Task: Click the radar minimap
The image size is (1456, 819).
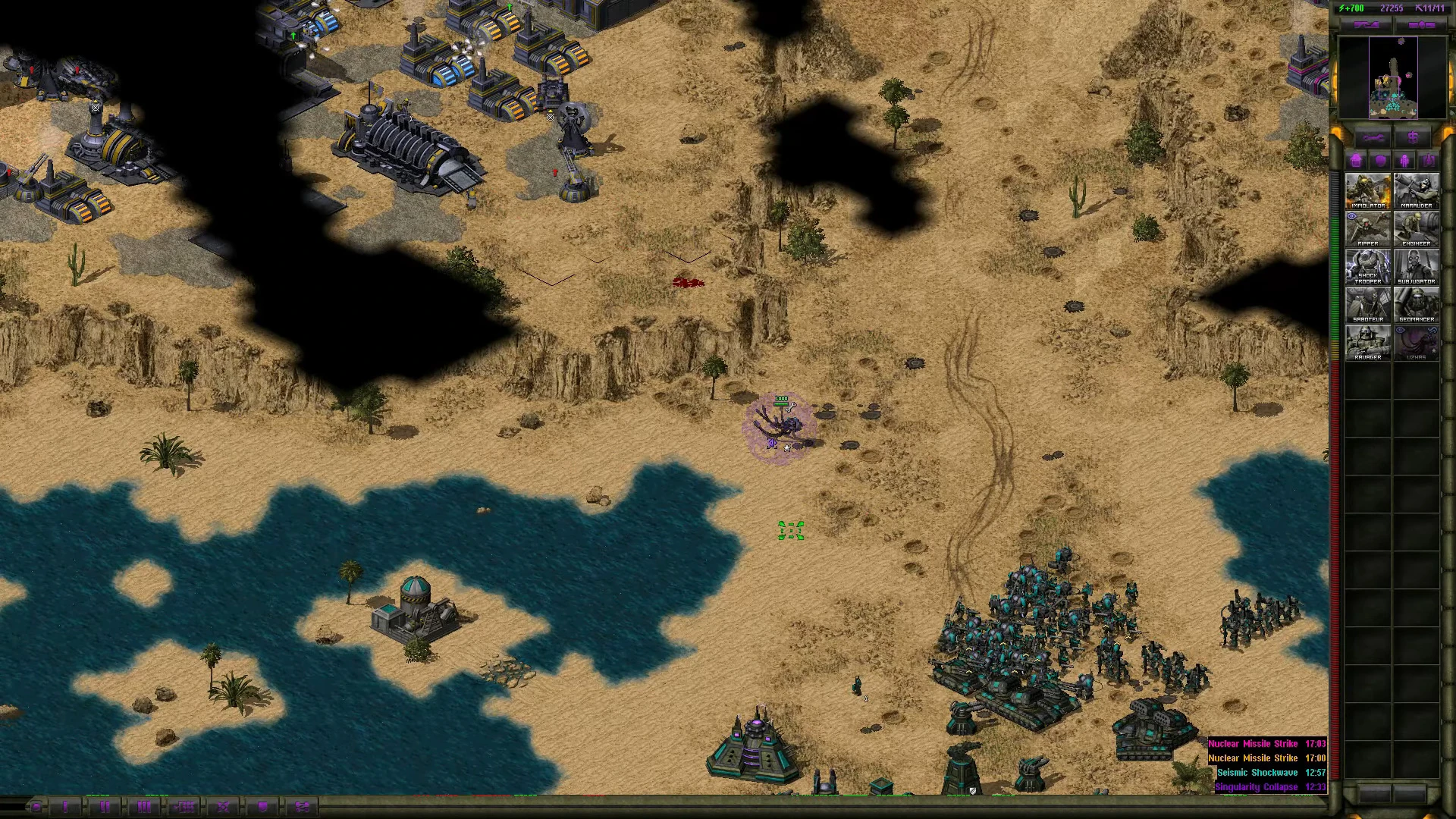Action: (1392, 77)
